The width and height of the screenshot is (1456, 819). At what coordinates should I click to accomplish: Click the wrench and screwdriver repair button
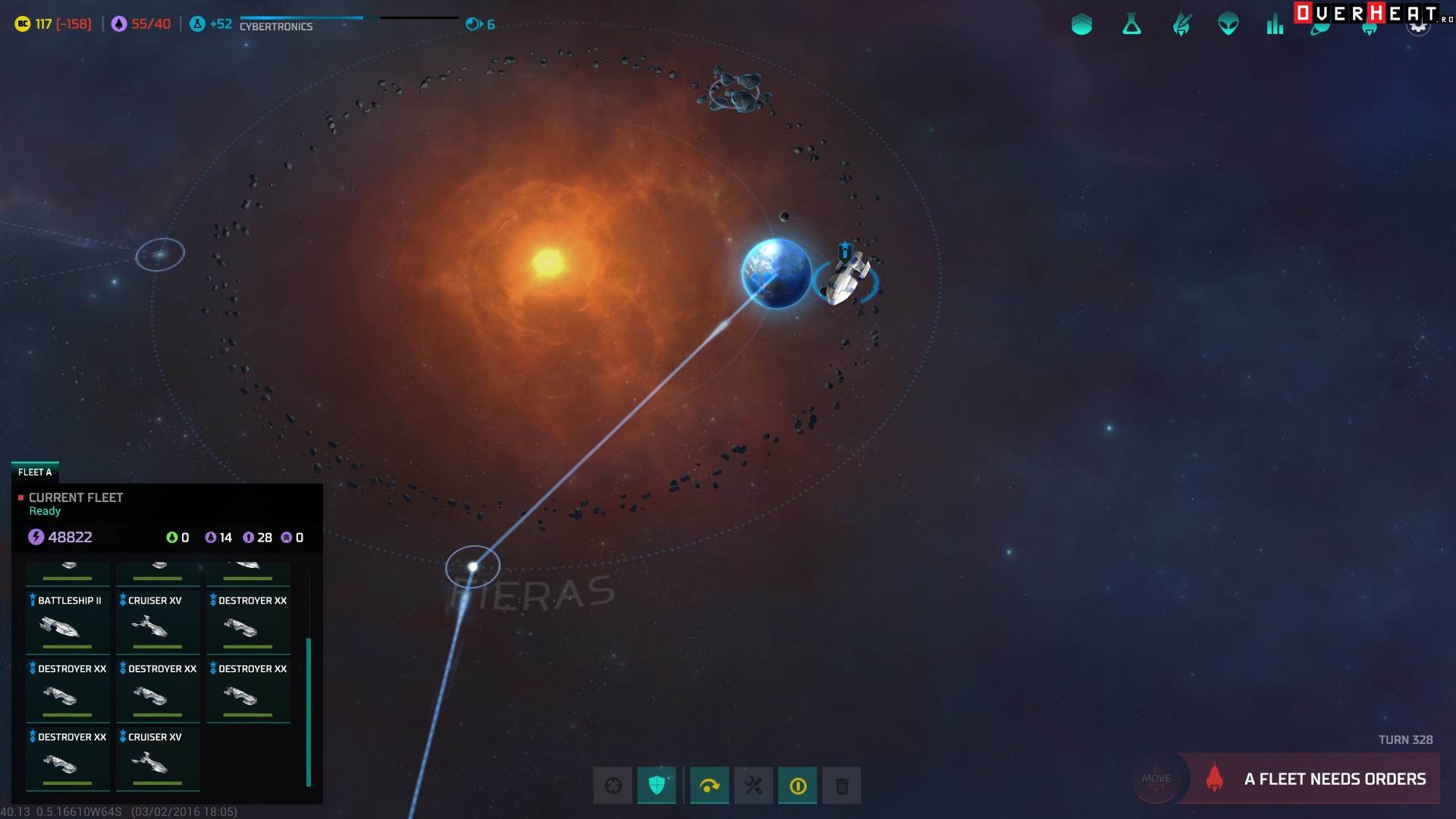coord(754,786)
